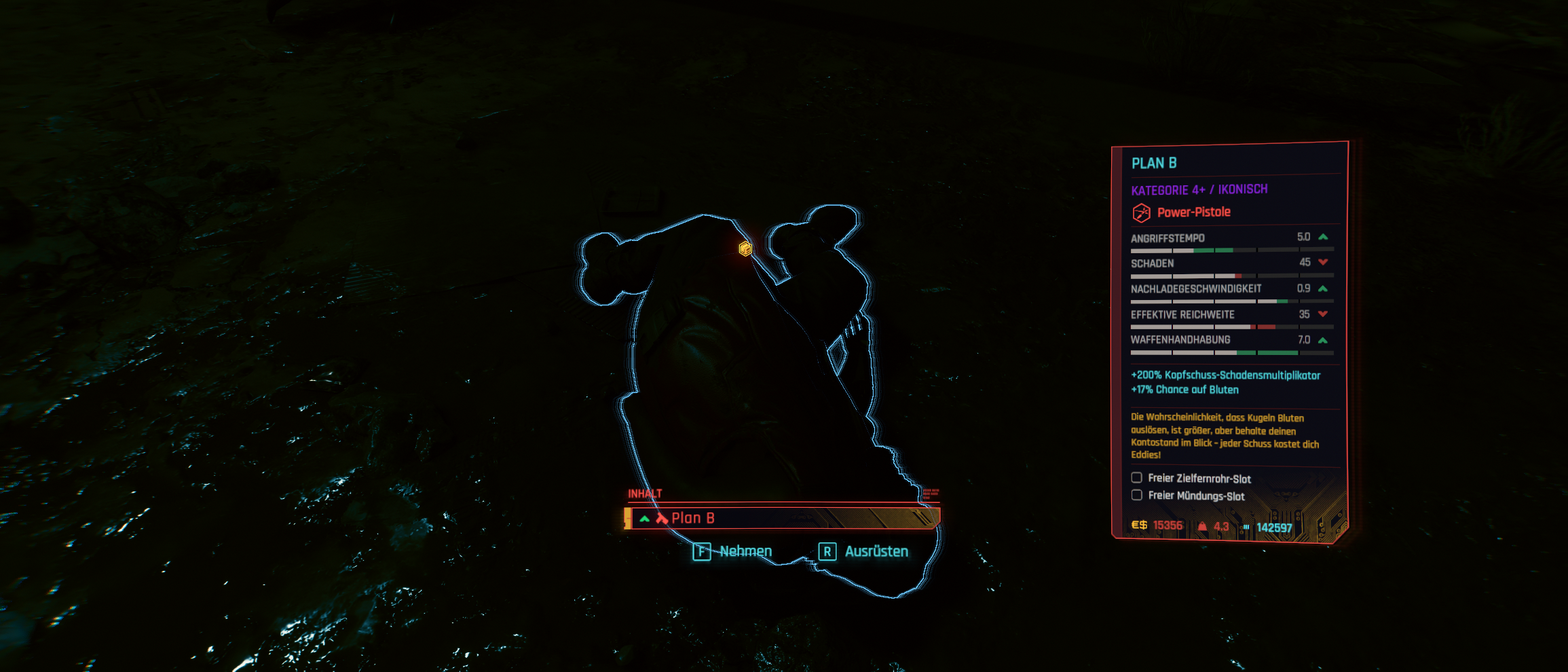Click Ausrüsten to equip the weapon
The height and width of the screenshot is (672, 1568).
click(877, 551)
